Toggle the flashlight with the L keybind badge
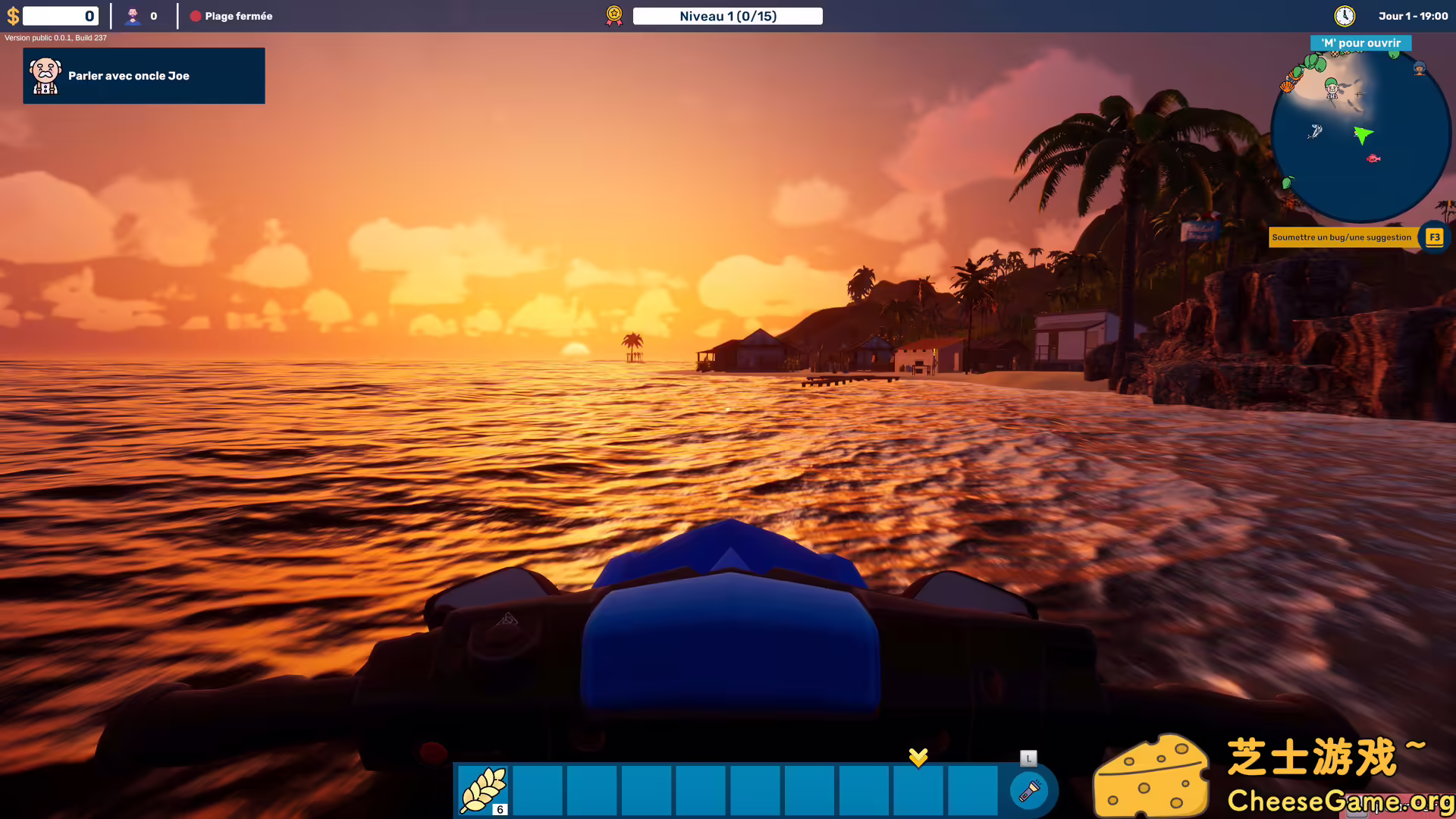The height and width of the screenshot is (819, 1456). pyautogui.click(x=1028, y=757)
